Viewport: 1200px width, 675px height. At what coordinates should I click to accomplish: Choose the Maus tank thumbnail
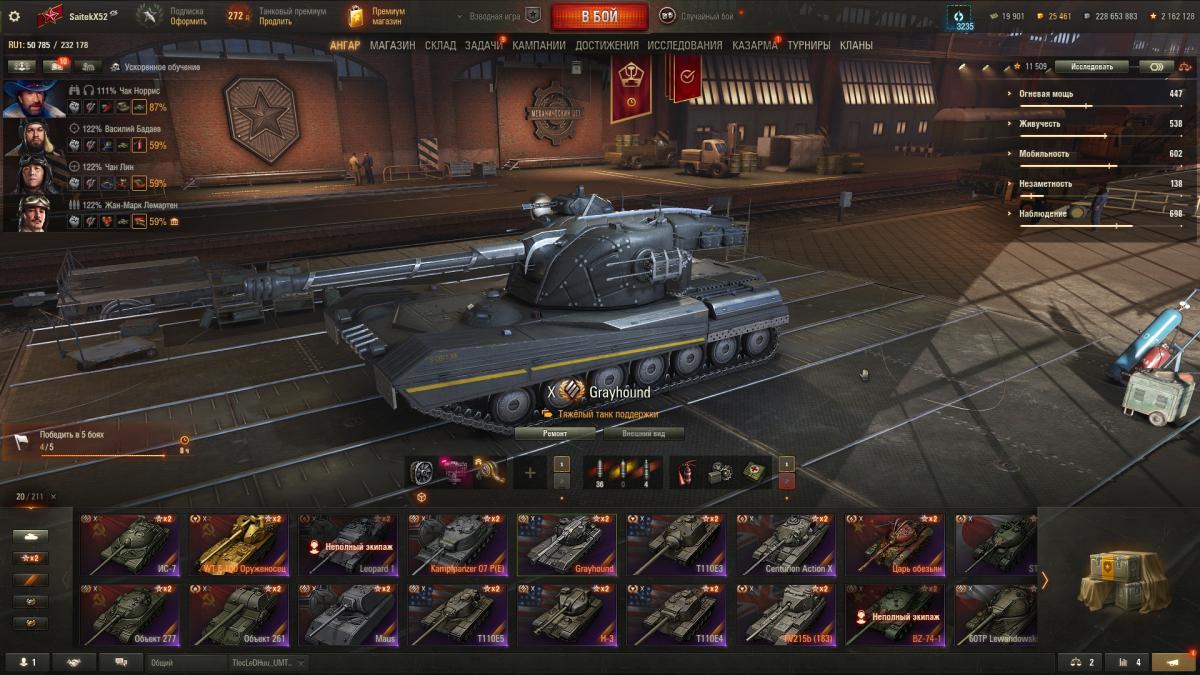point(347,614)
